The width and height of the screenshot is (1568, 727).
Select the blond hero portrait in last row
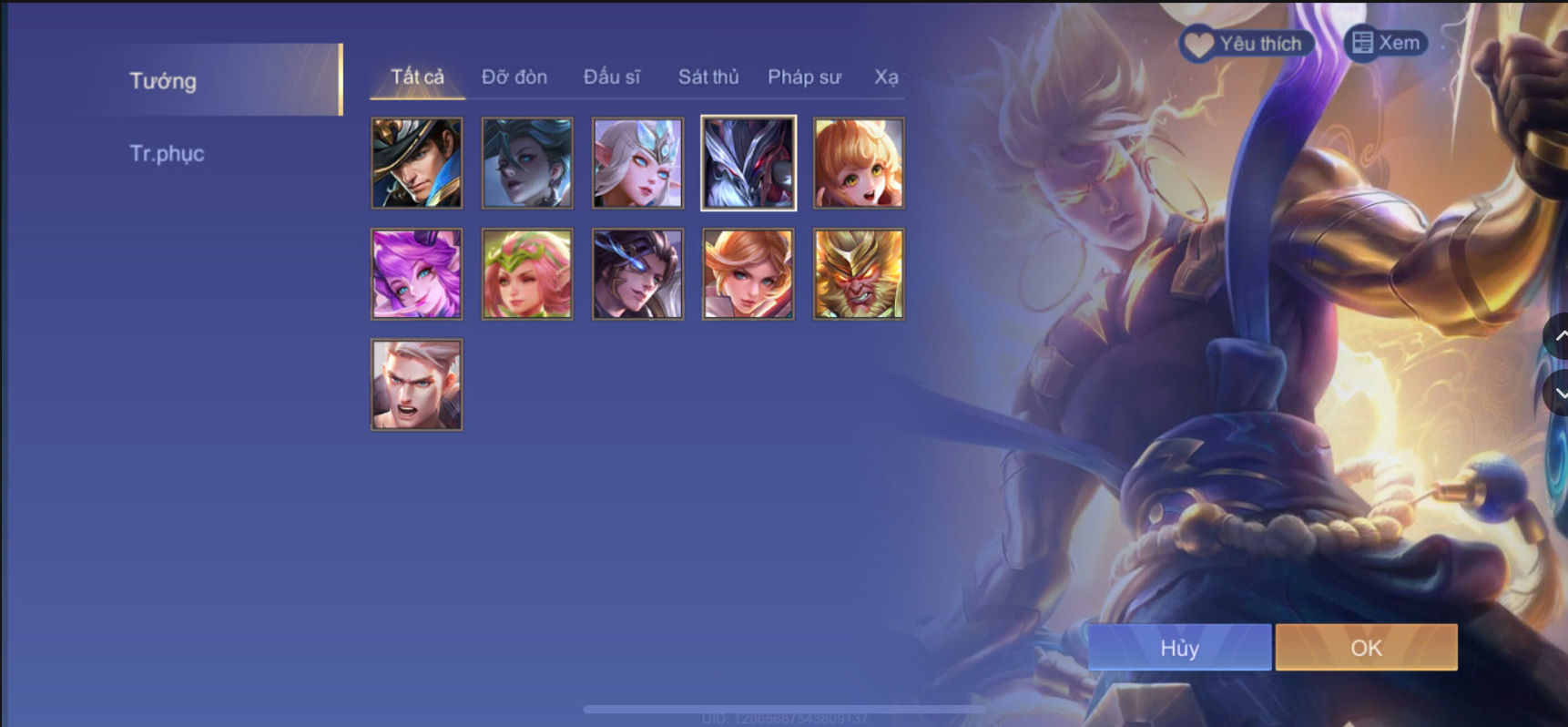coord(416,384)
